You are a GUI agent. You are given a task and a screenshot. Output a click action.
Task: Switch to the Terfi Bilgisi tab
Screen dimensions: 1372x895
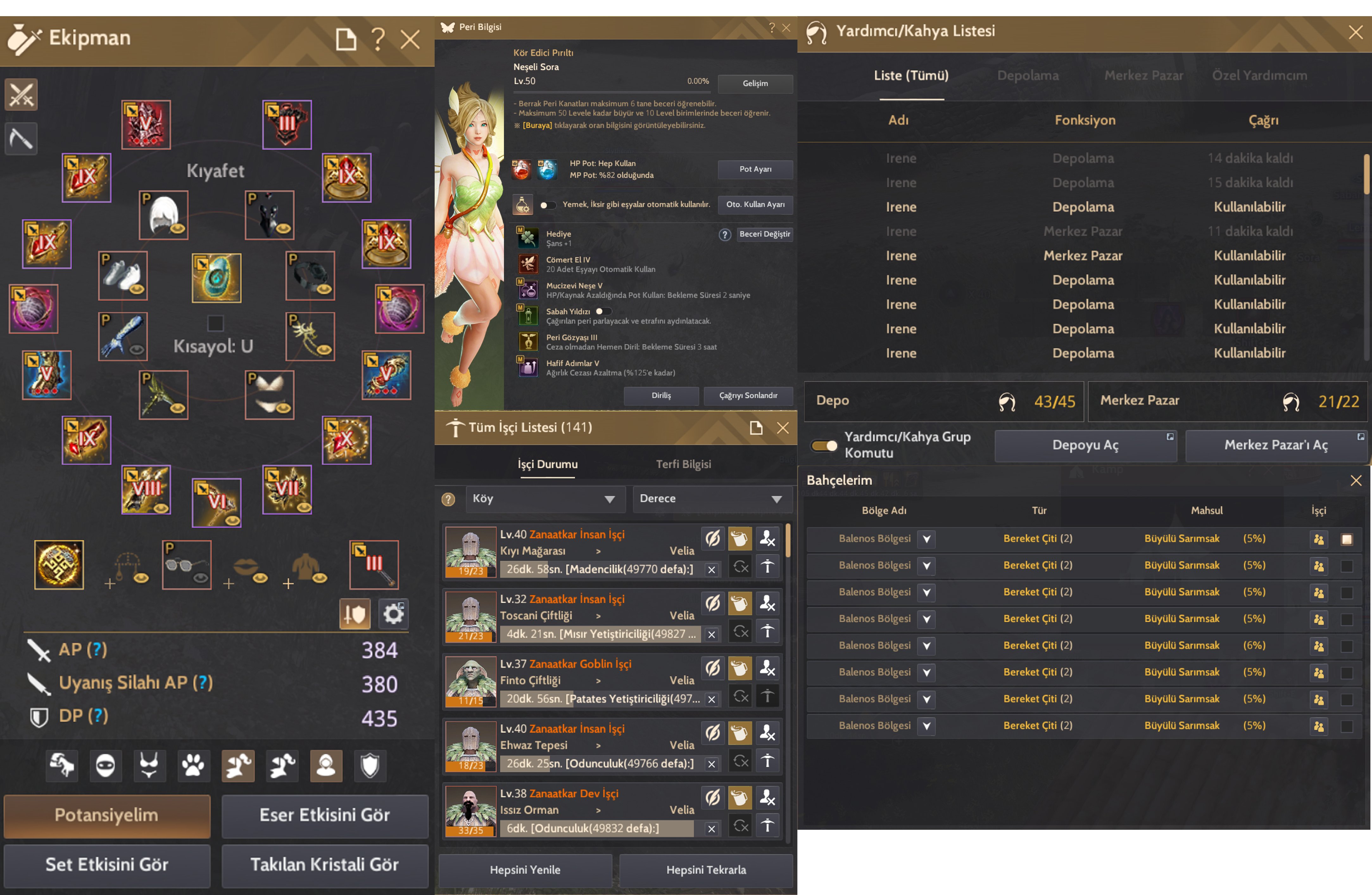tap(684, 464)
